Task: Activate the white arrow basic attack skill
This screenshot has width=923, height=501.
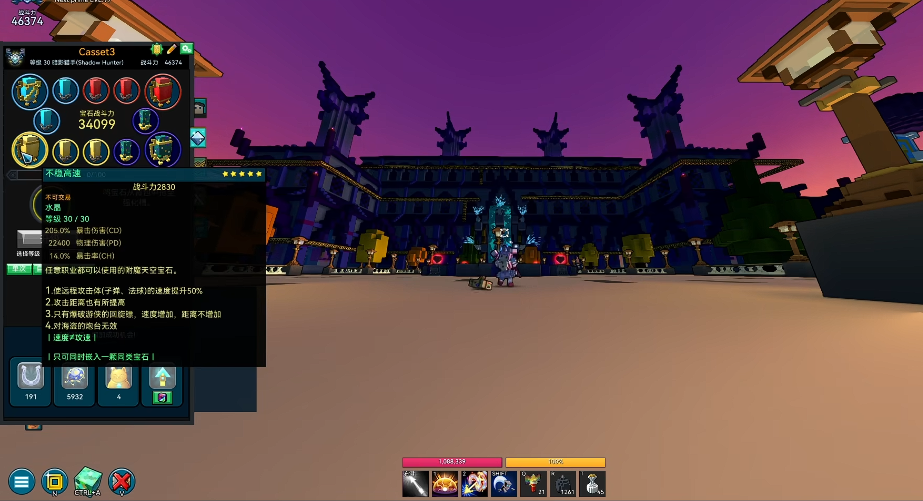Action: point(416,484)
